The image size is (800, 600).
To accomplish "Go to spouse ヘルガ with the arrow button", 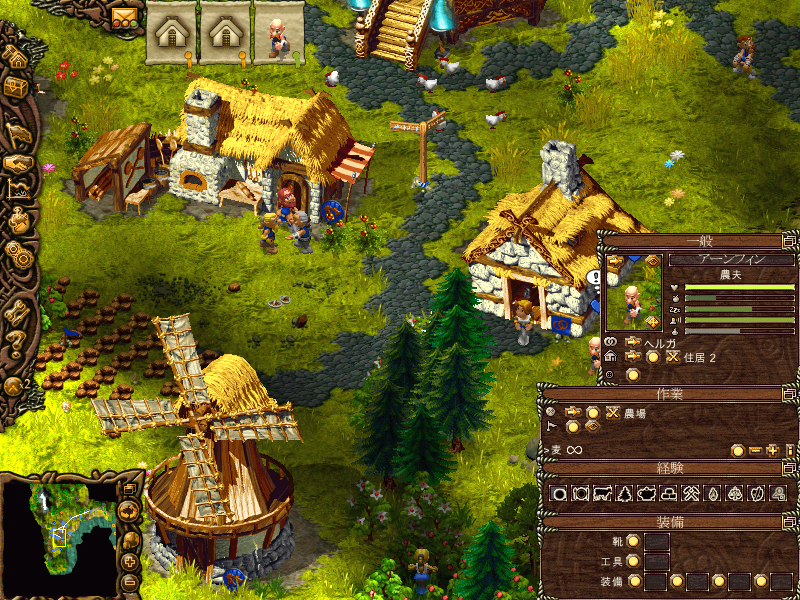I will point(632,341).
